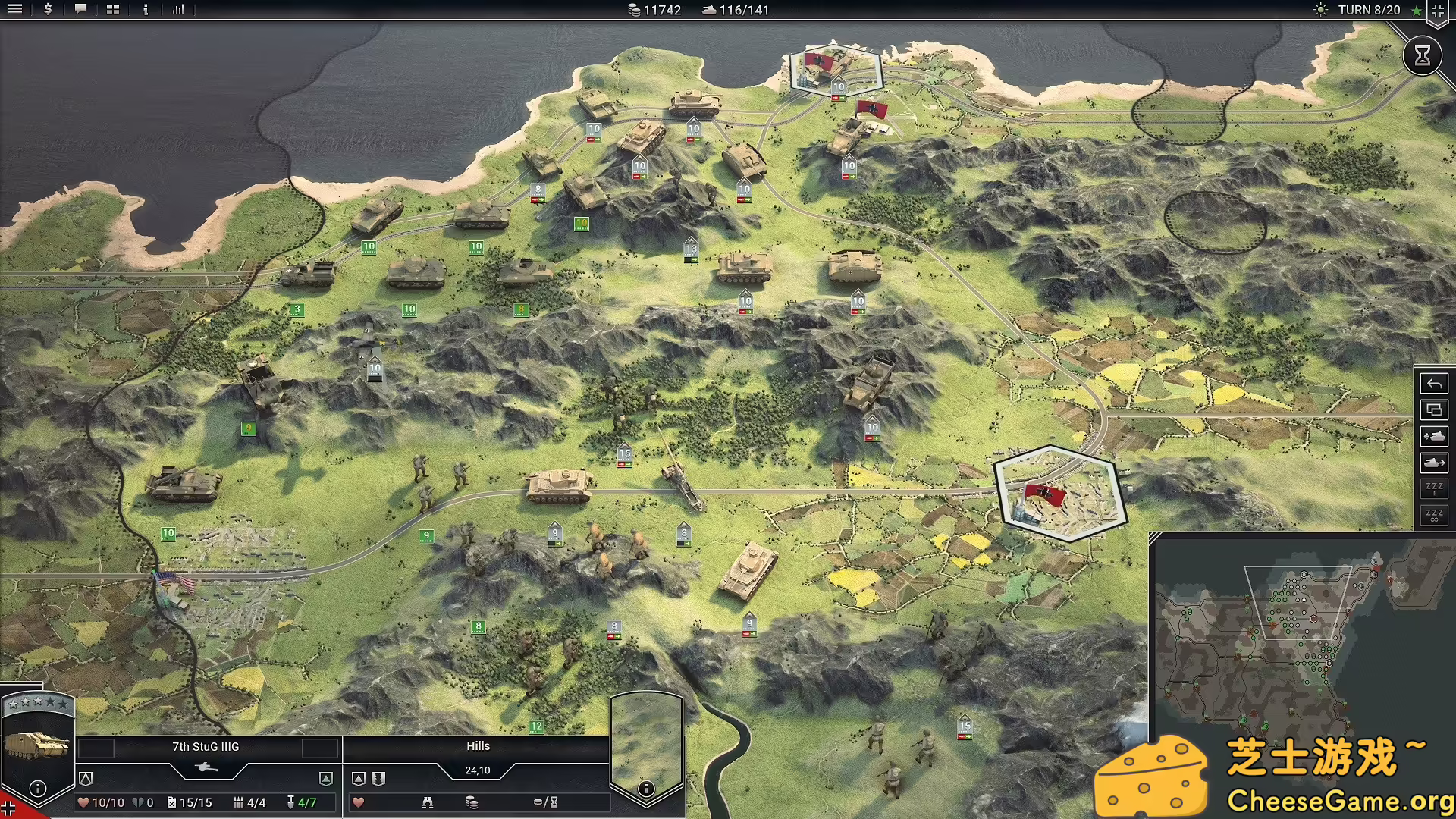View statistics via the bar chart icon
Screen dimensions: 1456x819
coord(180,10)
